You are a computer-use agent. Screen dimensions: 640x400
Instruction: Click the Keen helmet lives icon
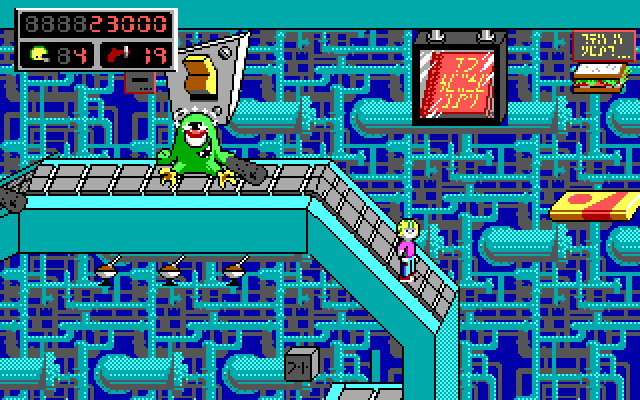tap(40, 53)
